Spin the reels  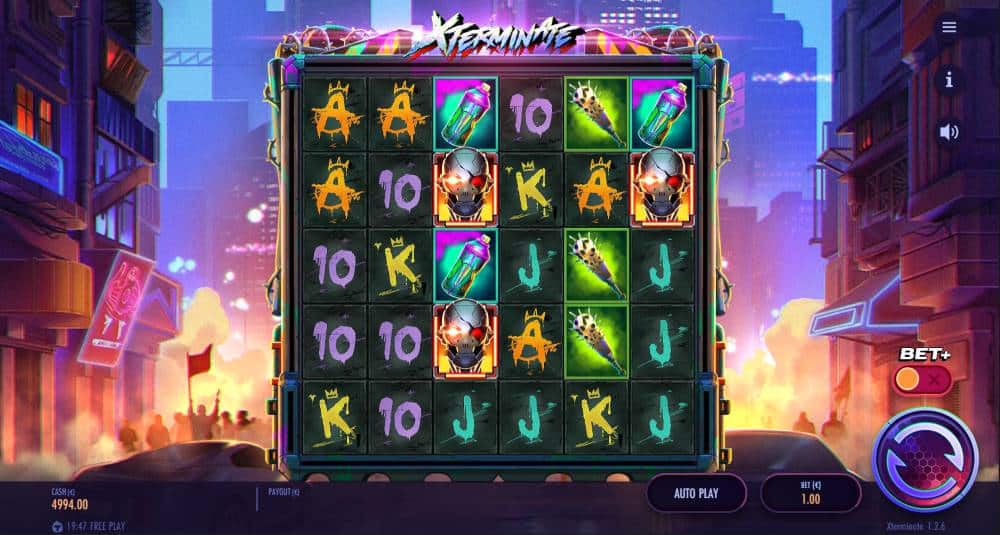click(924, 459)
